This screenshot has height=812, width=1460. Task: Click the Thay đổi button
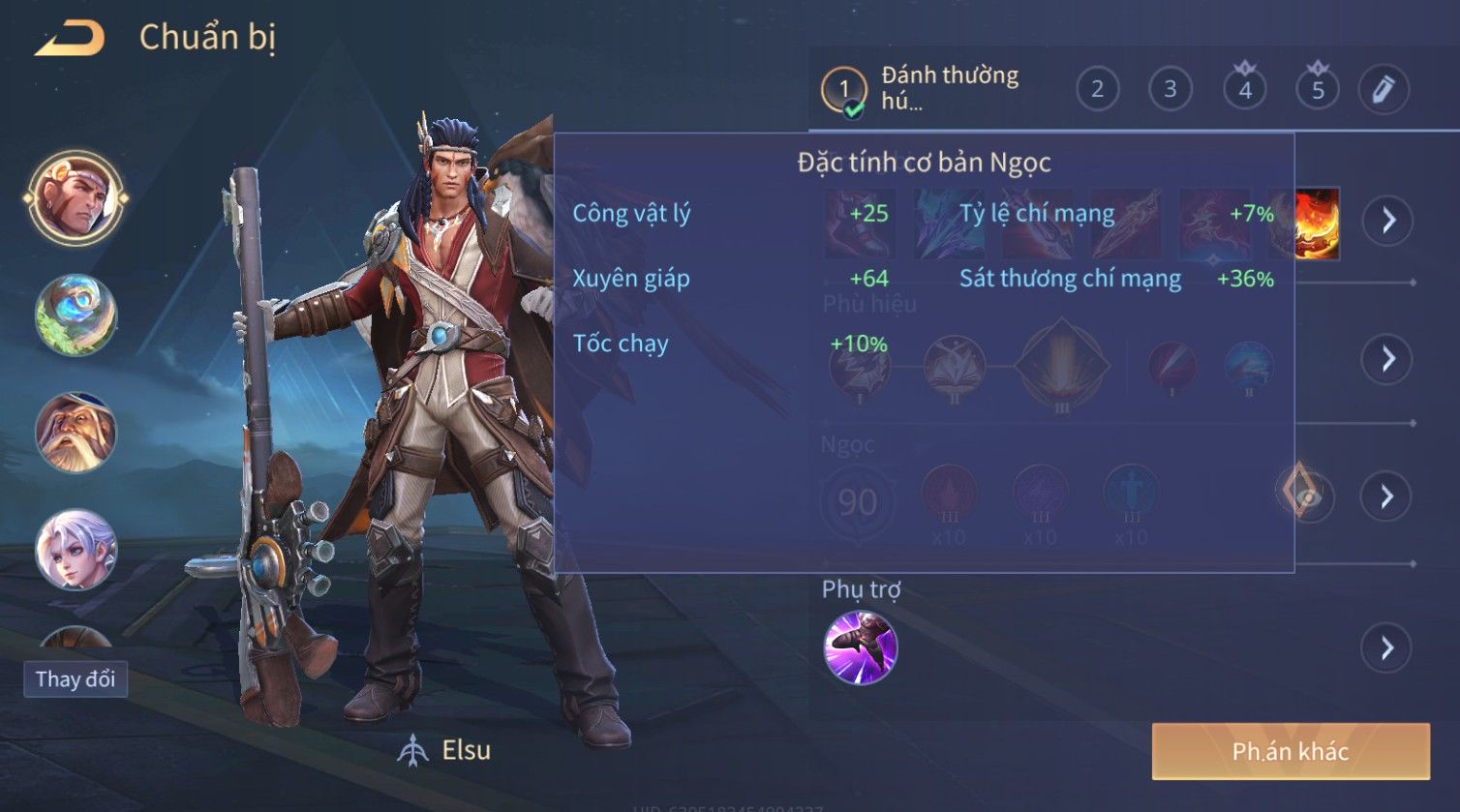click(76, 679)
